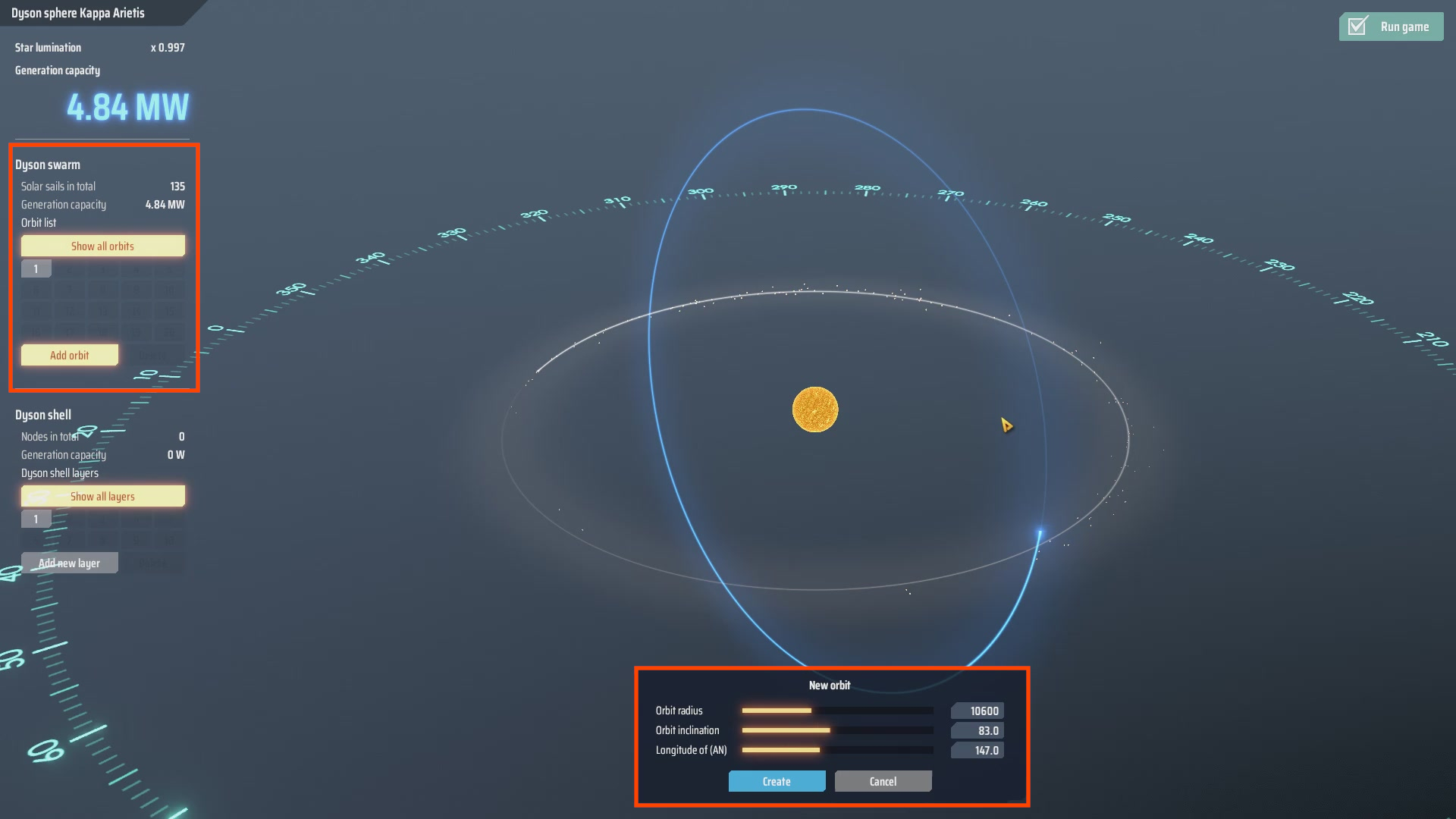
Task: Edit the orbit inclination value 83.0
Action: point(977,730)
